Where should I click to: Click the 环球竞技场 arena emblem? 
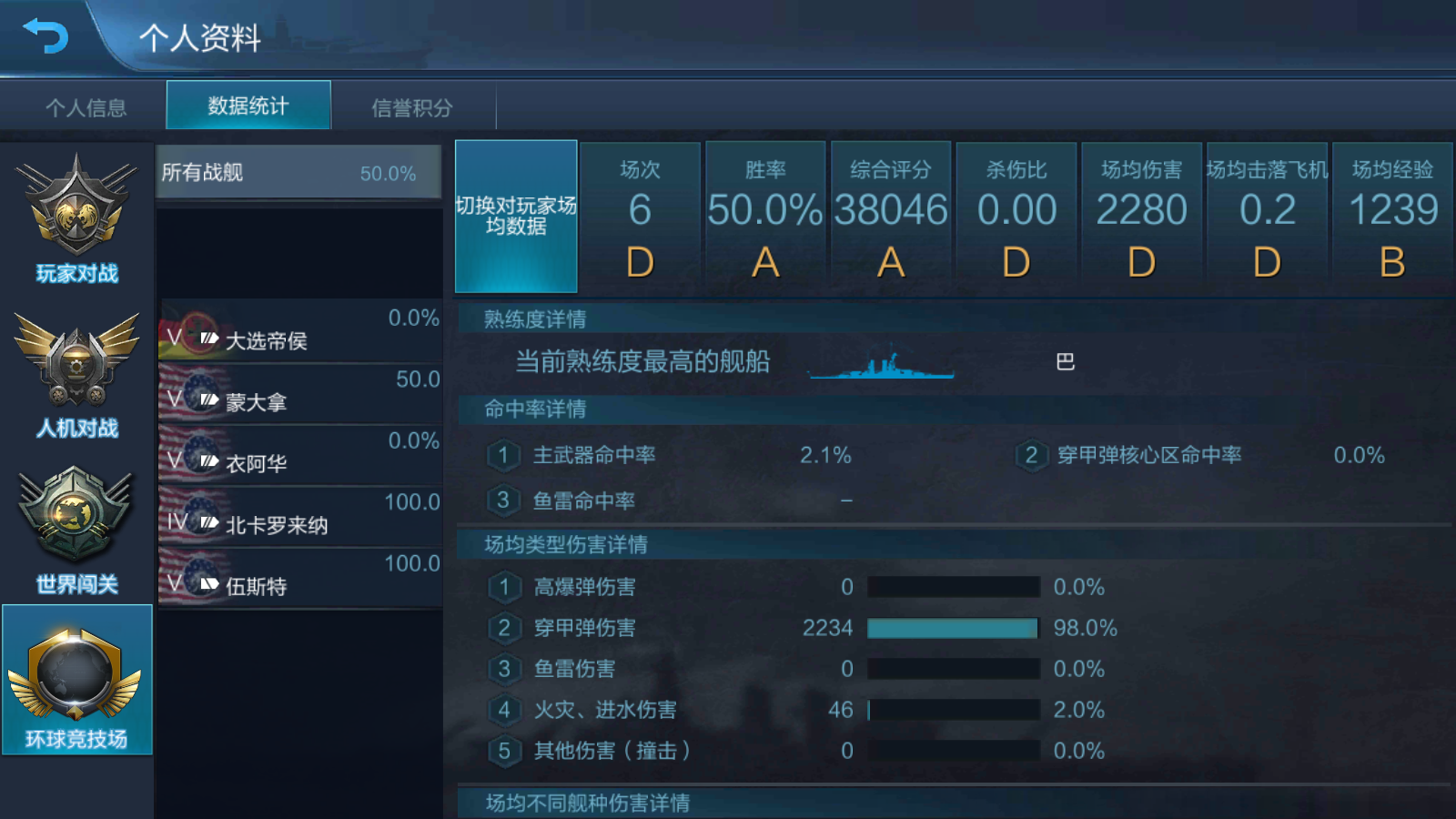pyautogui.click(x=77, y=678)
